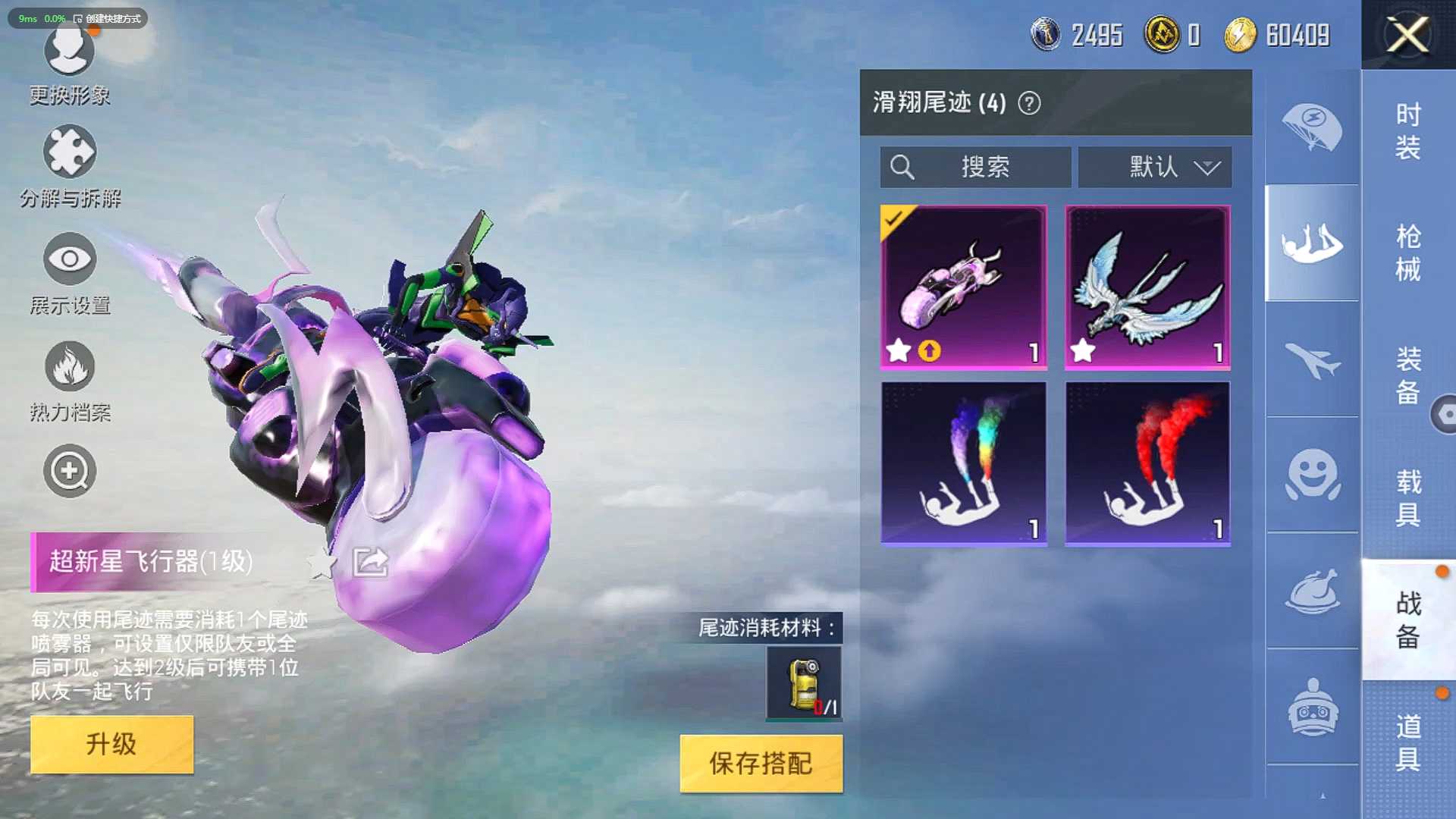Viewport: 1456px width, 819px height.
Task: Choose the rainbow smoke trail
Action: [963, 463]
